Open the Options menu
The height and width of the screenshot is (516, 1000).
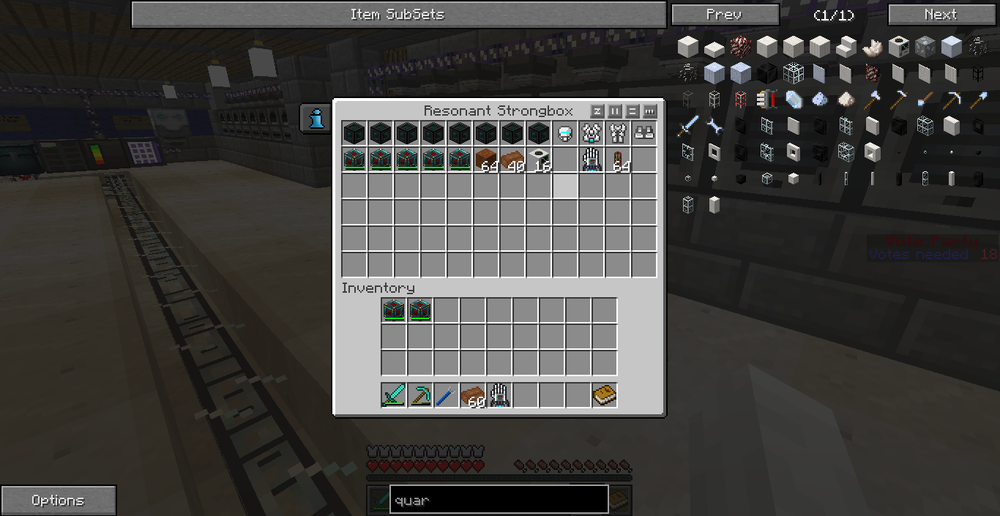(58, 500)
